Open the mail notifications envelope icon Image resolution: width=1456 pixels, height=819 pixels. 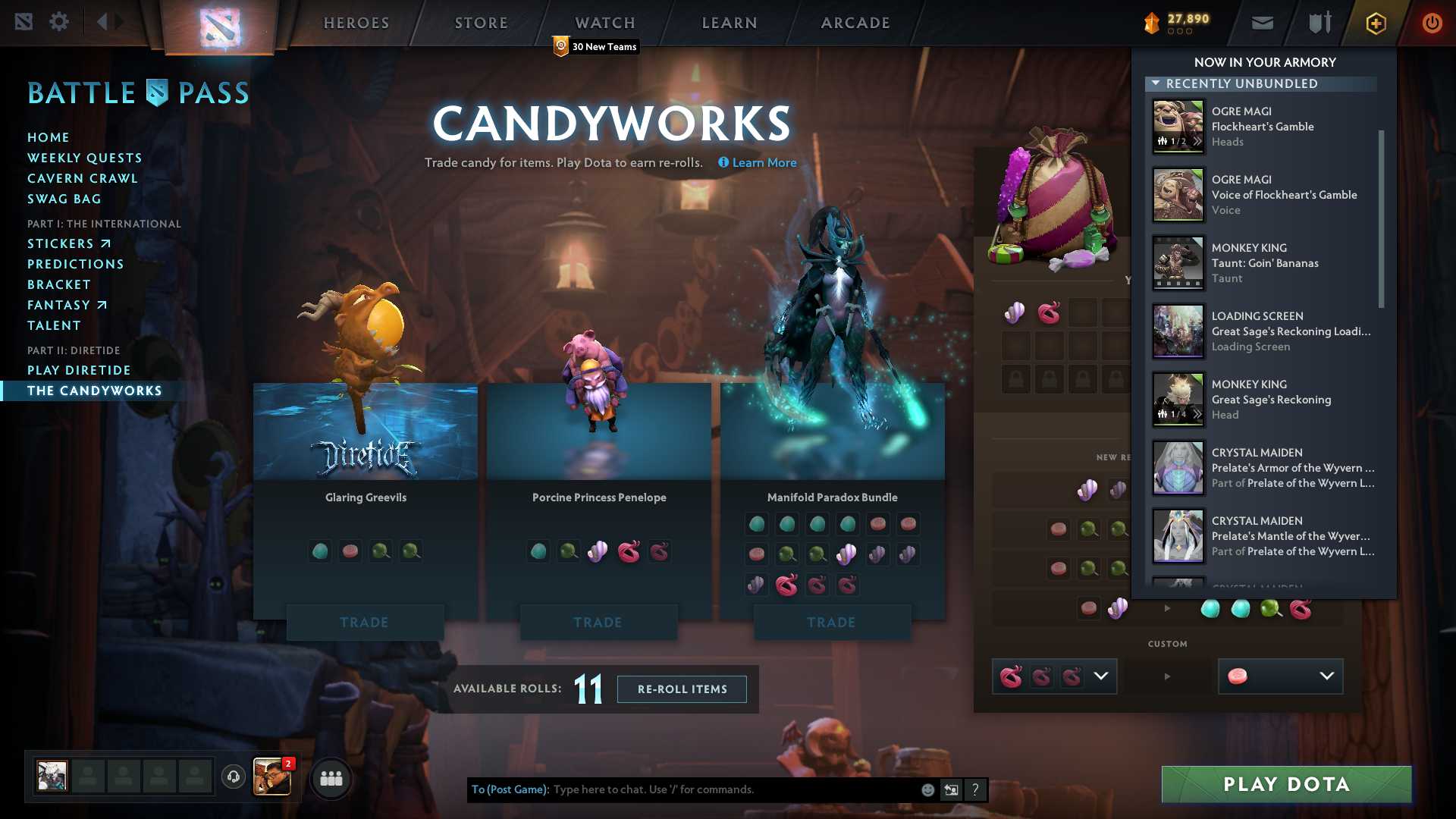point(1261,23)
